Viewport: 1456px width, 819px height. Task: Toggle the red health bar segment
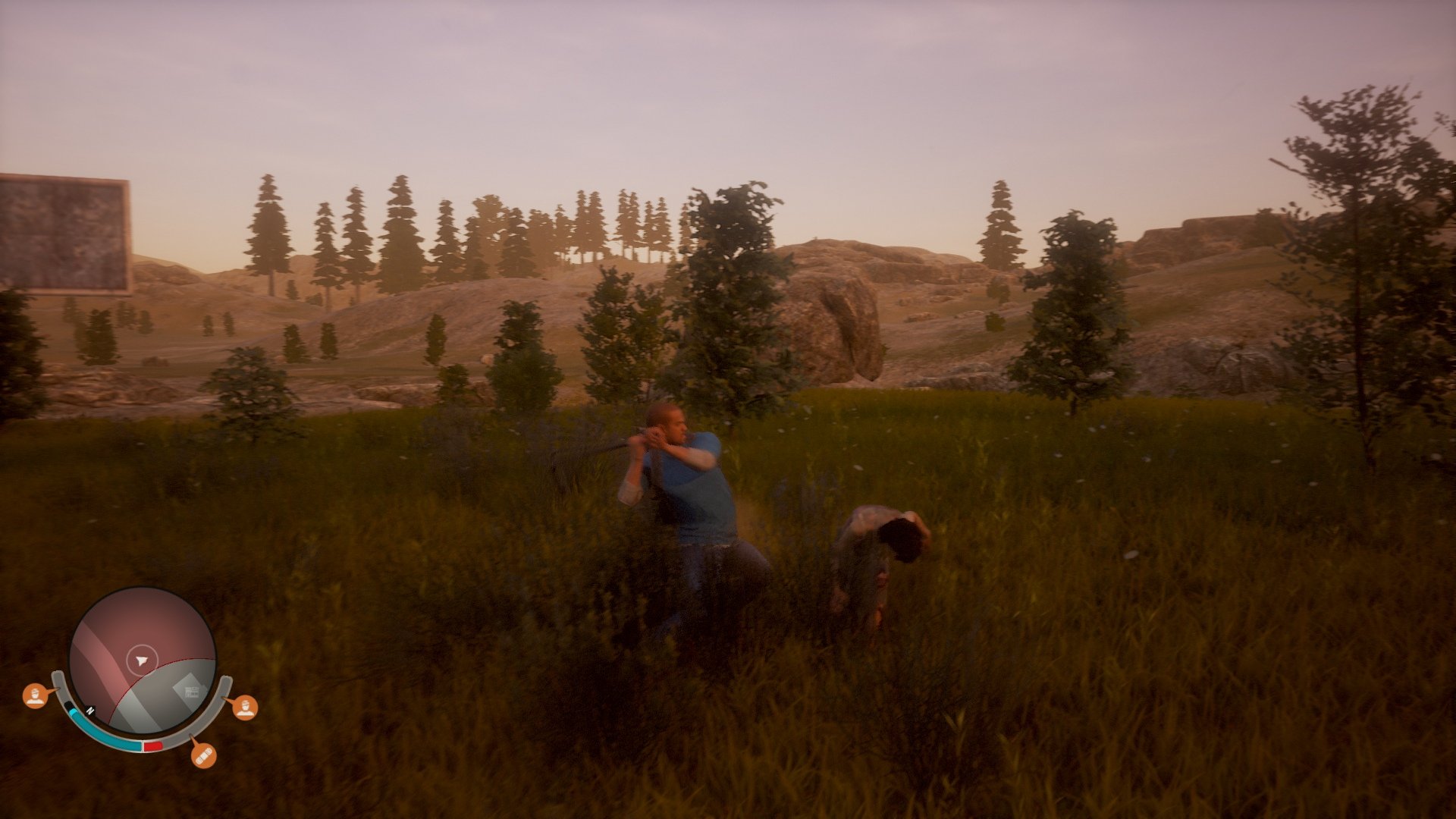pos(152,745)
